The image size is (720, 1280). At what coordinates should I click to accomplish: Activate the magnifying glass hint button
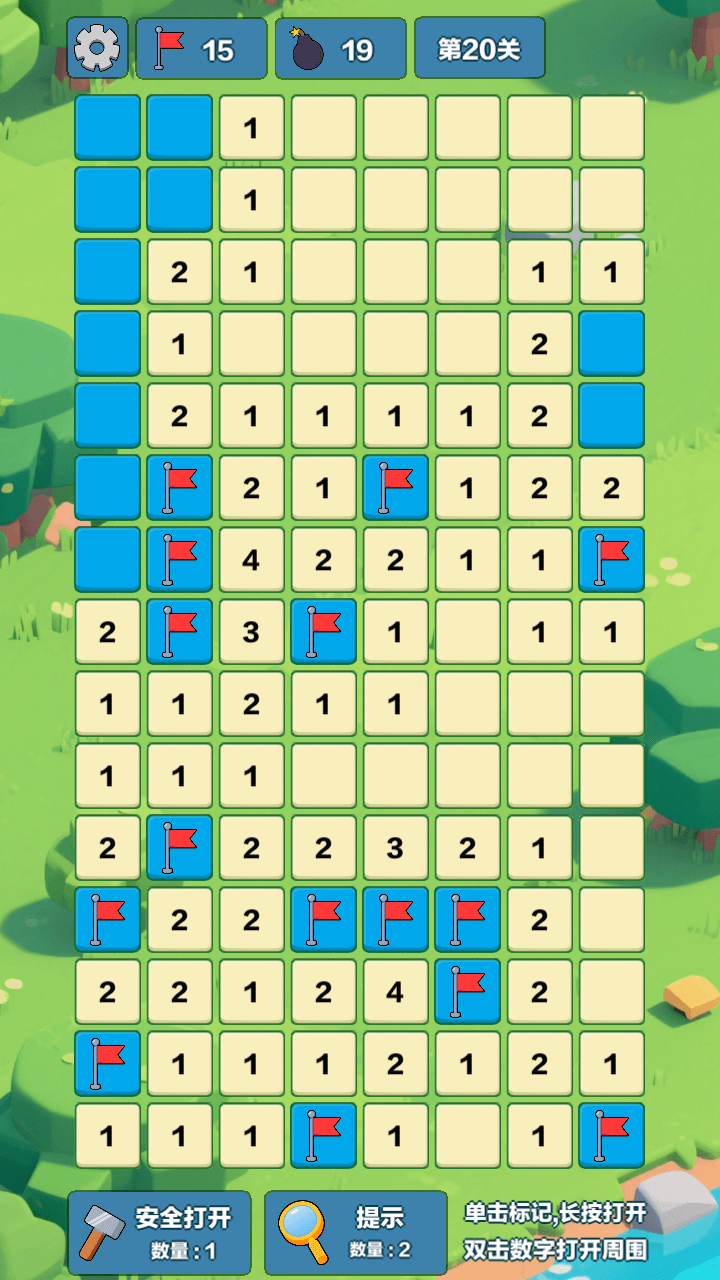(x=355, y=1232)
